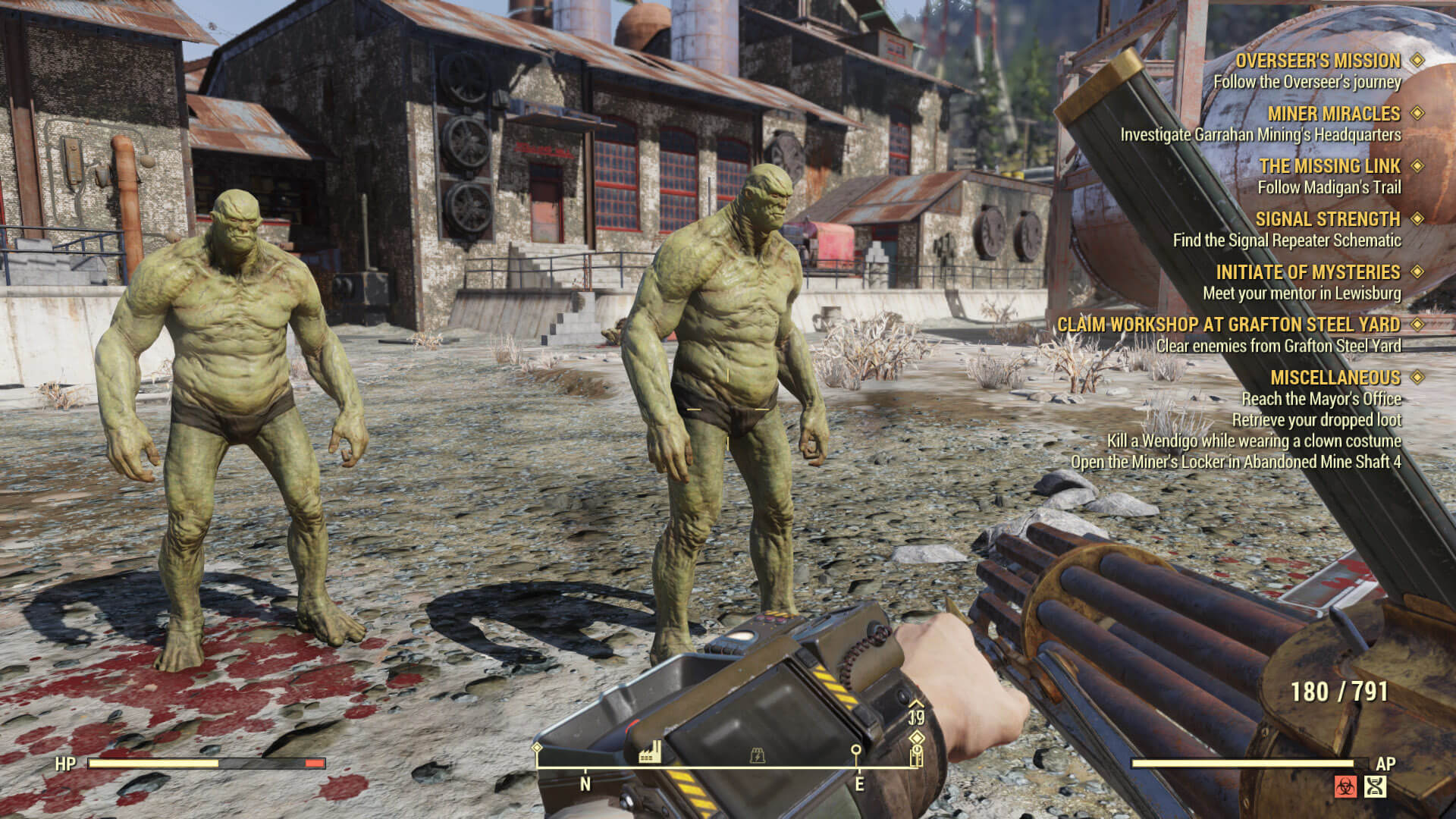Click the diamond marker beside Overseer's Mission
The width and height of the screenshot is (1456, 819).
(1417, 60)
